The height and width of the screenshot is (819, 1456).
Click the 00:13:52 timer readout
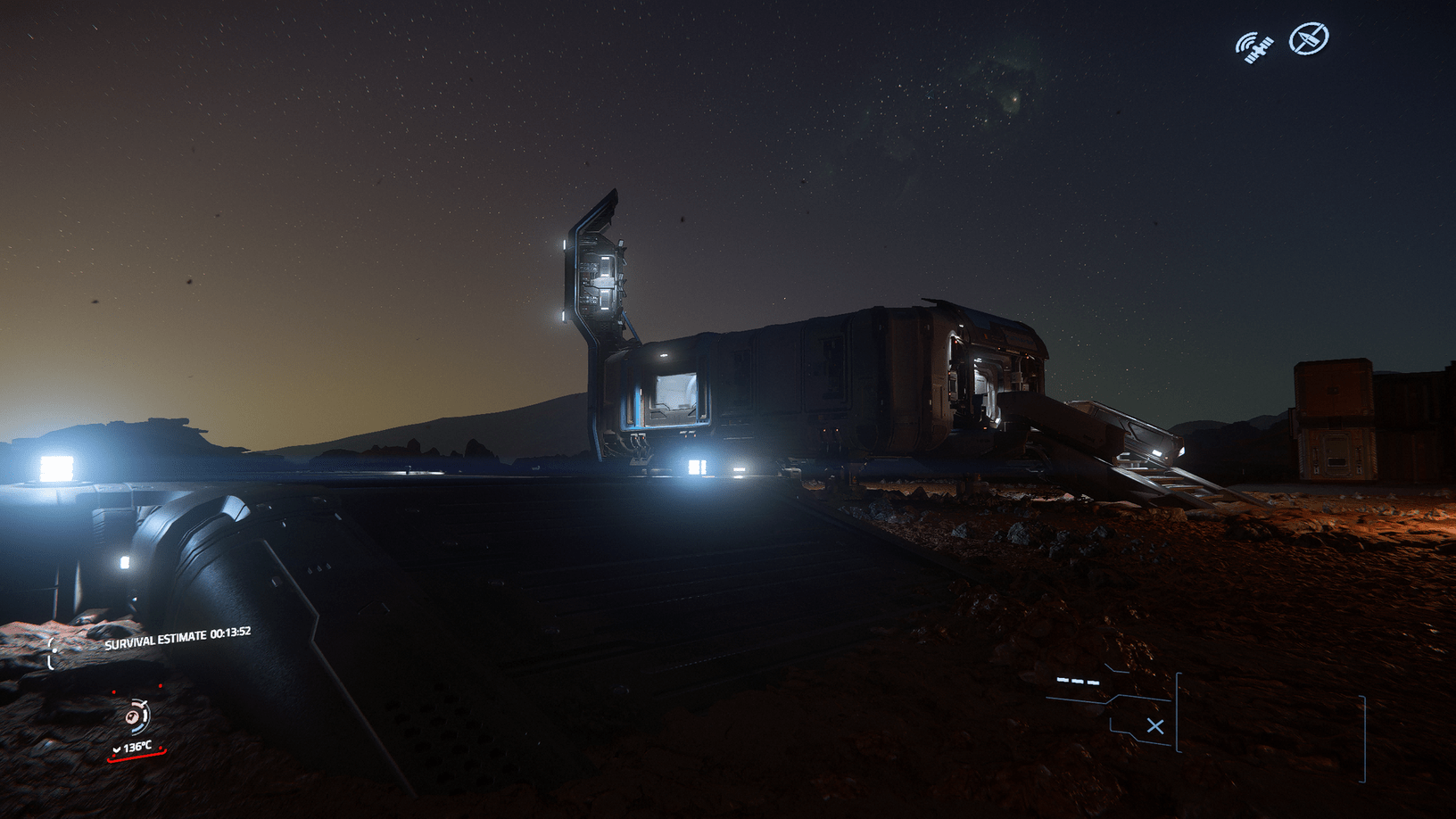(231, 633)
